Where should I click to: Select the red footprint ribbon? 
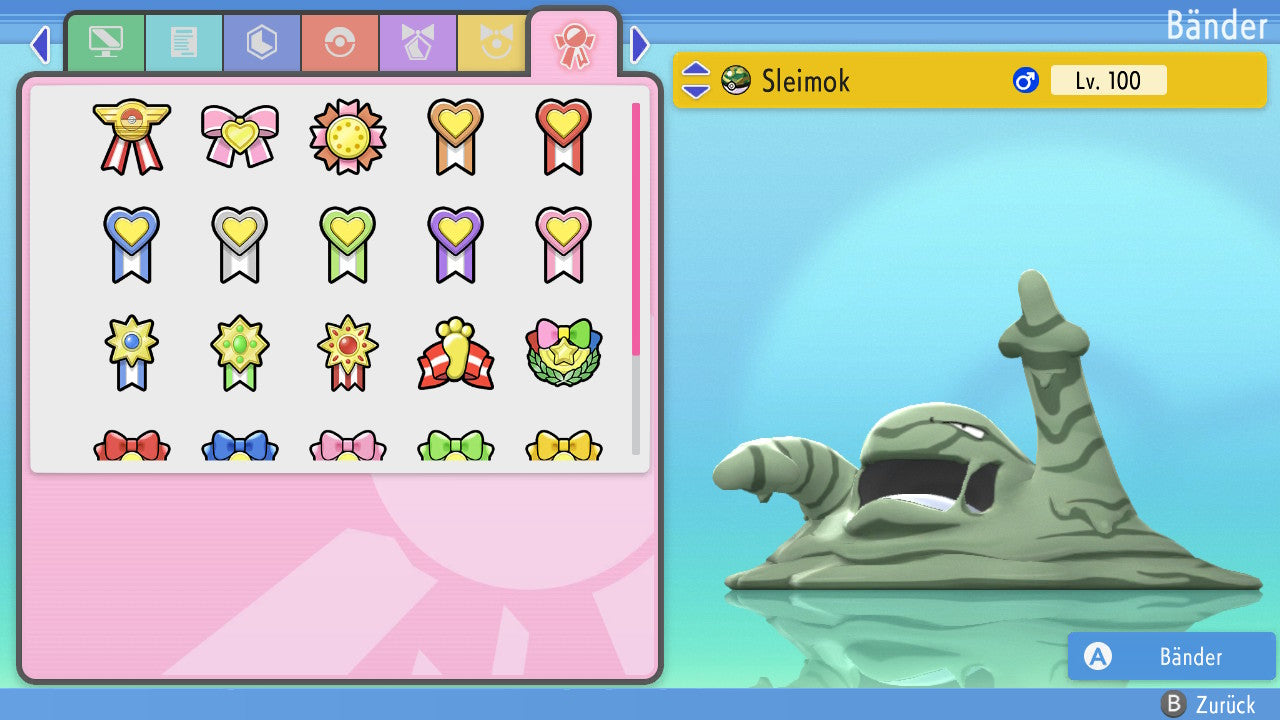pyautogui.click(x=456, y=354)
